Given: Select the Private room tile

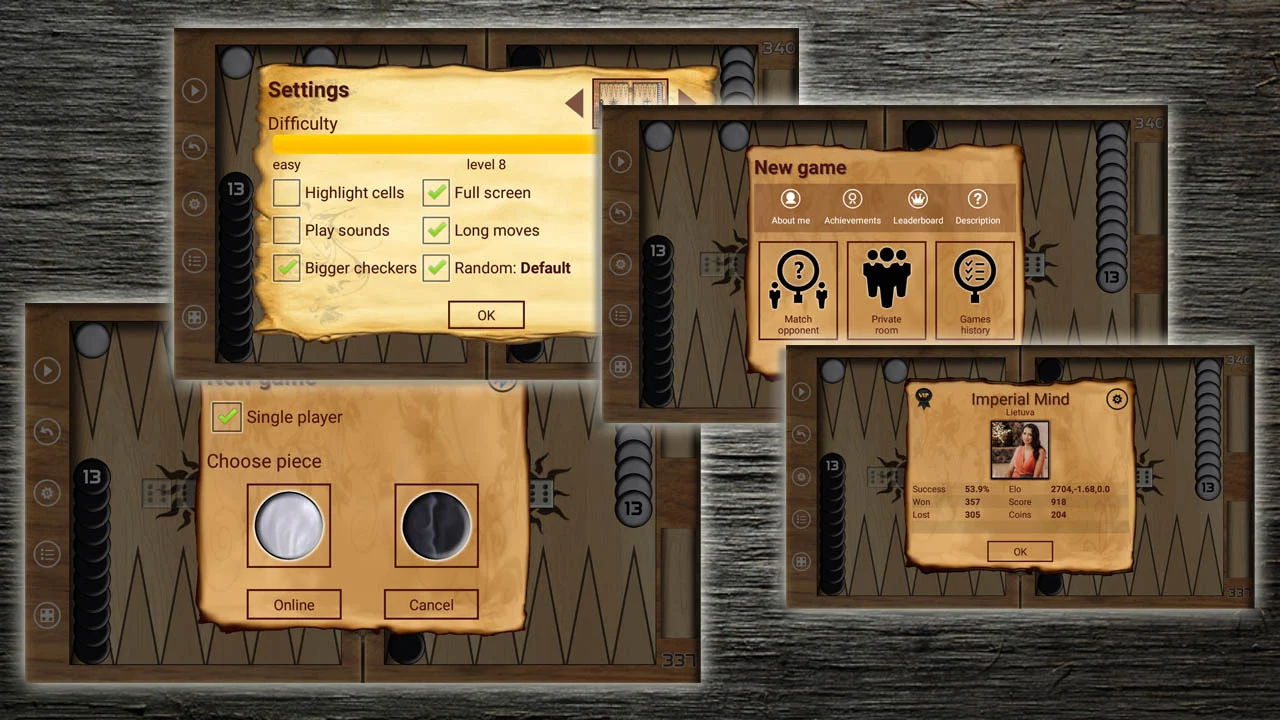Looking at the screenshot, I should (x=886, y=290).
